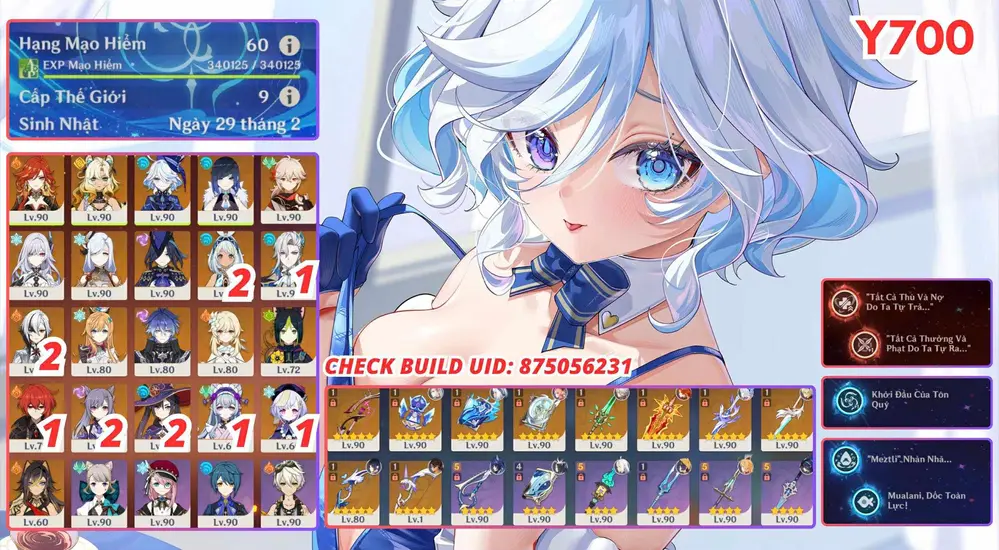Choose the Lv.72 Tighnari portrait
The width and height of the screenshot is (999, 550).
(x=288, y=336)
